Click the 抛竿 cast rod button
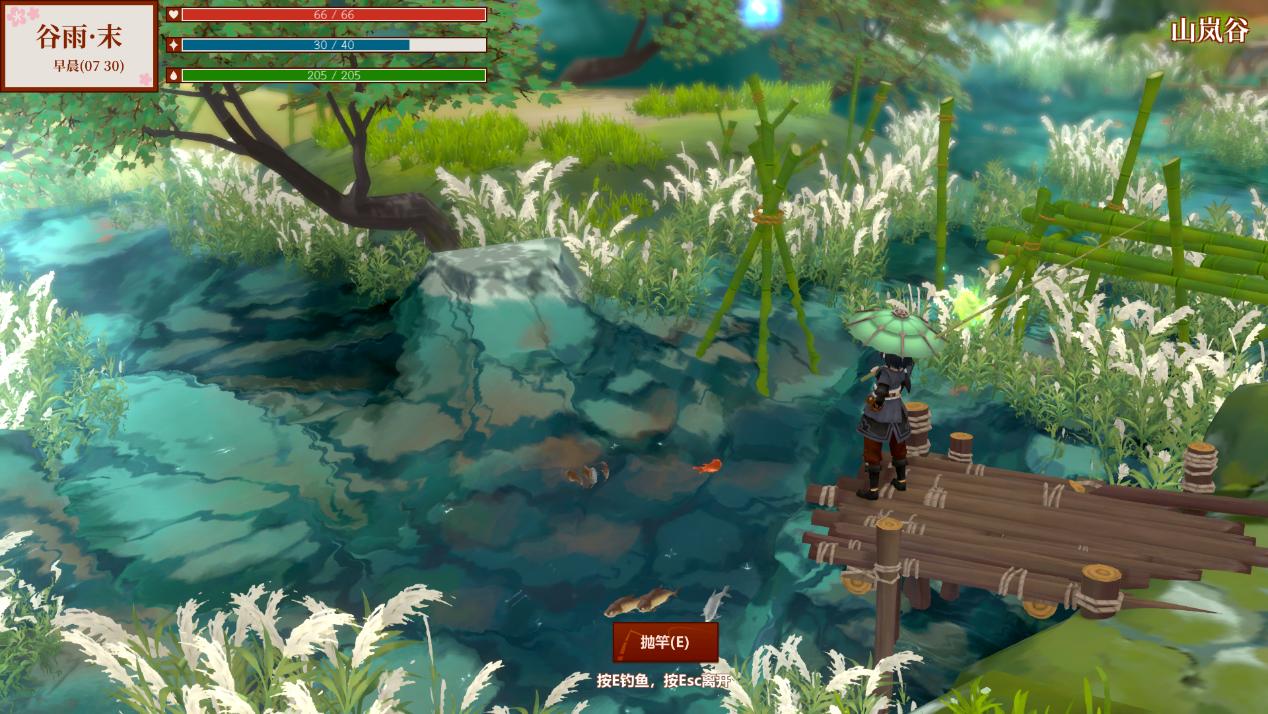Viewport: 1268px width, 714px height. (x=665, y=642)
